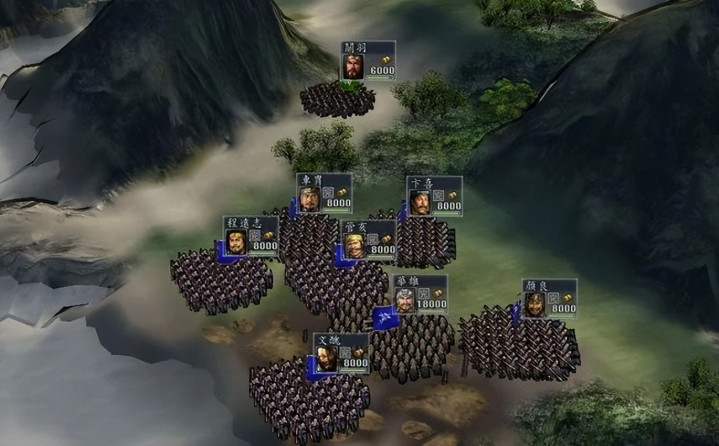Select Guan Yu's unit panel (關羽)
This screenshot has height=446, width=719.
point(368,61)
